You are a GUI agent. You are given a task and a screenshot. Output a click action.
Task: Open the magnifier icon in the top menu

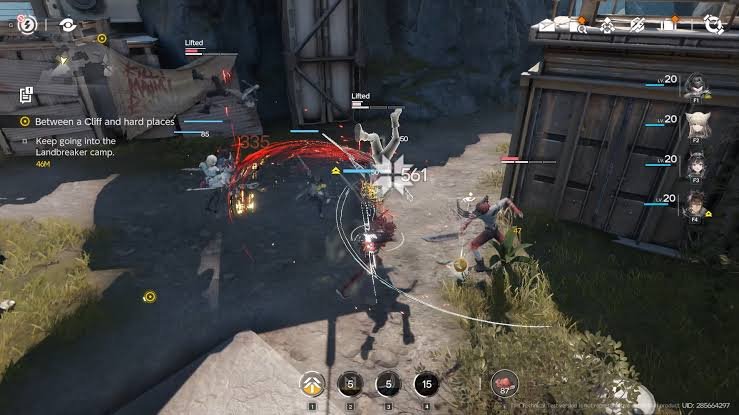click(580, 27)
